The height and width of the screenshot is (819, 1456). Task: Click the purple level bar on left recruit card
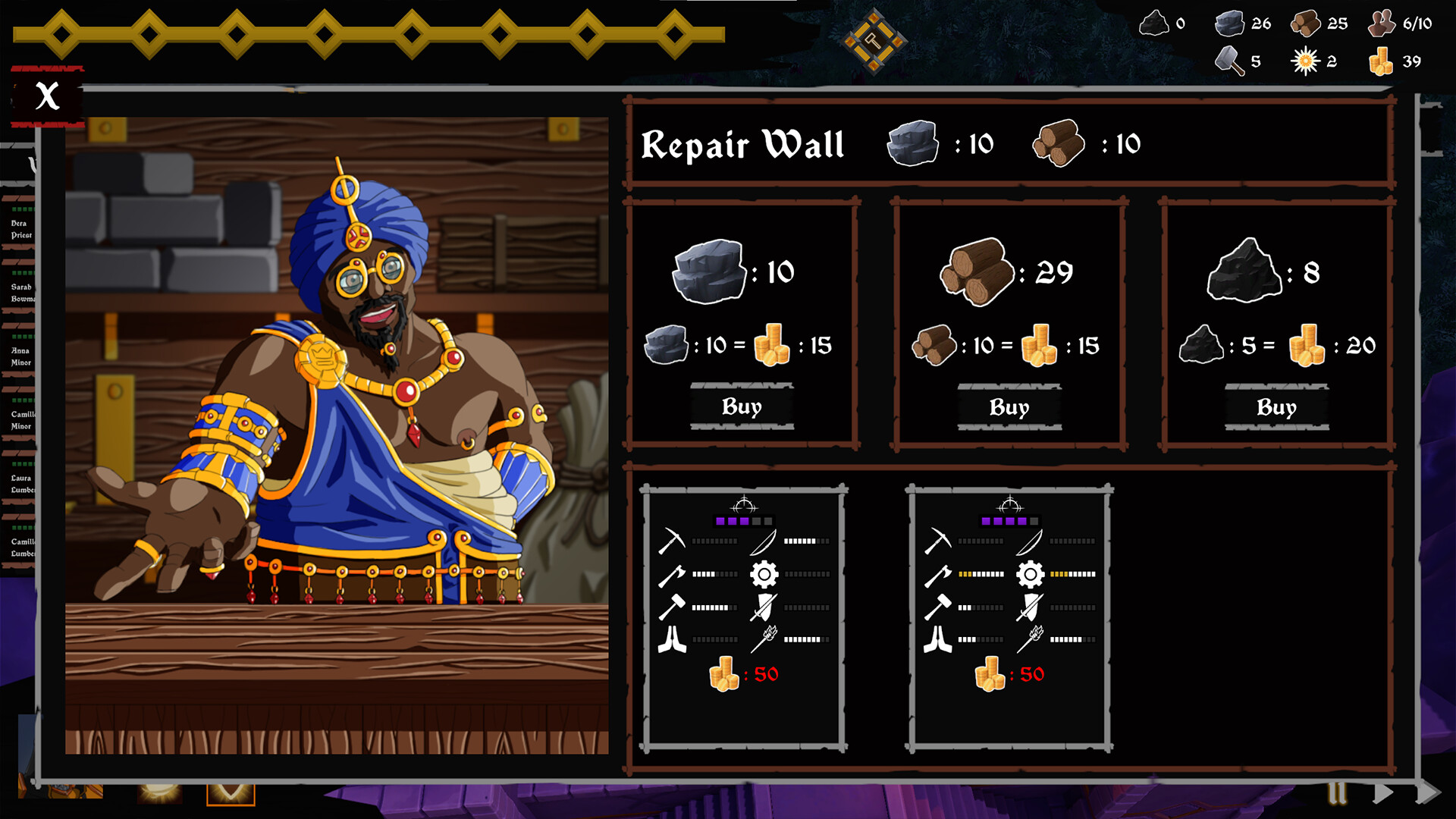[x=745, y=522]
